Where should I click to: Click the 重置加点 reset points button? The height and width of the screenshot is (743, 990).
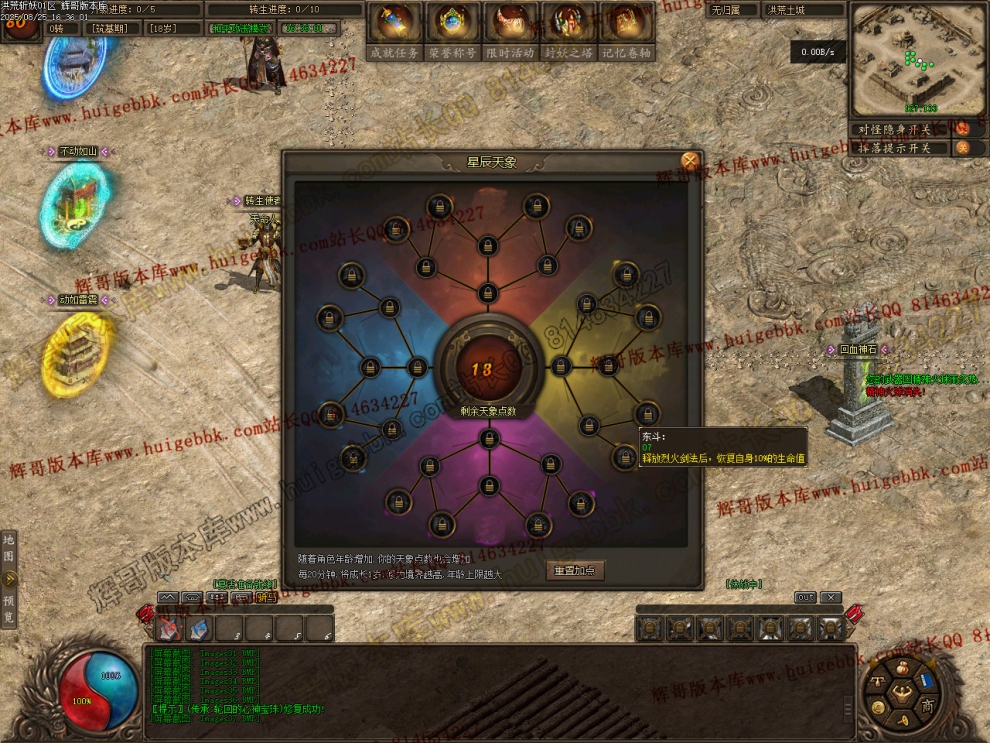pos(575,570)
